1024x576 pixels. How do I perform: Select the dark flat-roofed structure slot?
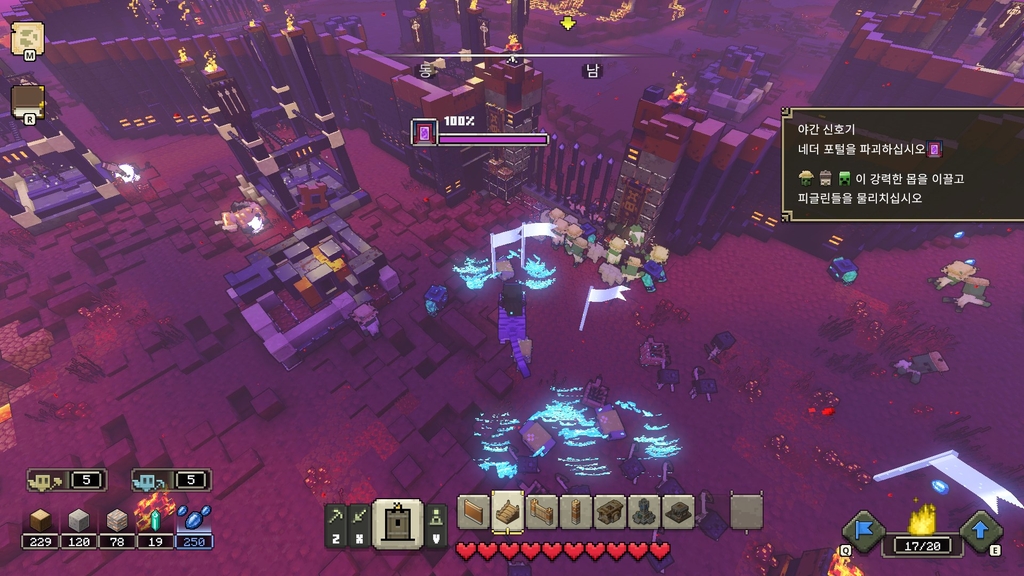tap(678, 512)
